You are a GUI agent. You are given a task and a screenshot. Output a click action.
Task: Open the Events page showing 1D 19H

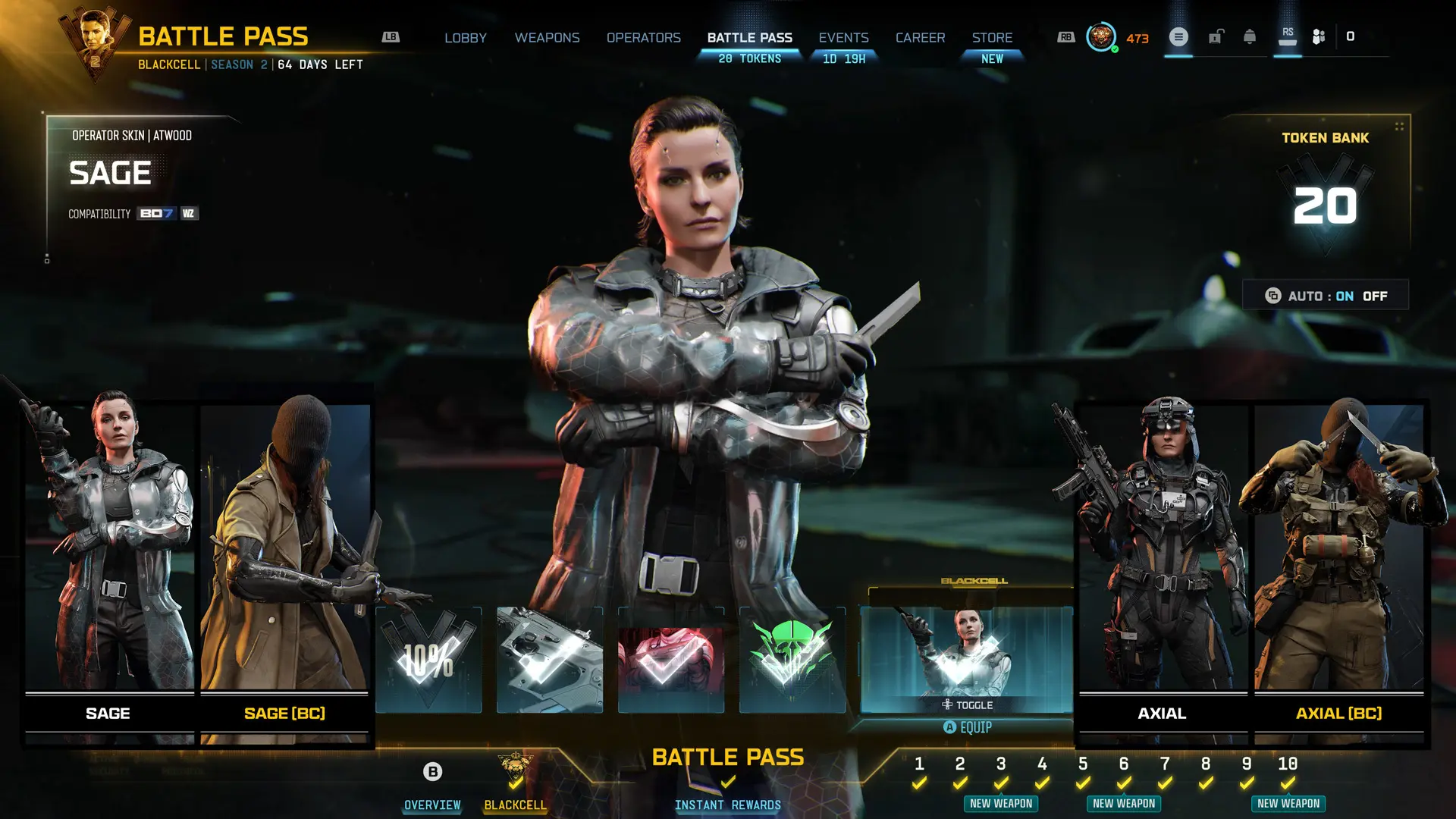tap(843, 37)
